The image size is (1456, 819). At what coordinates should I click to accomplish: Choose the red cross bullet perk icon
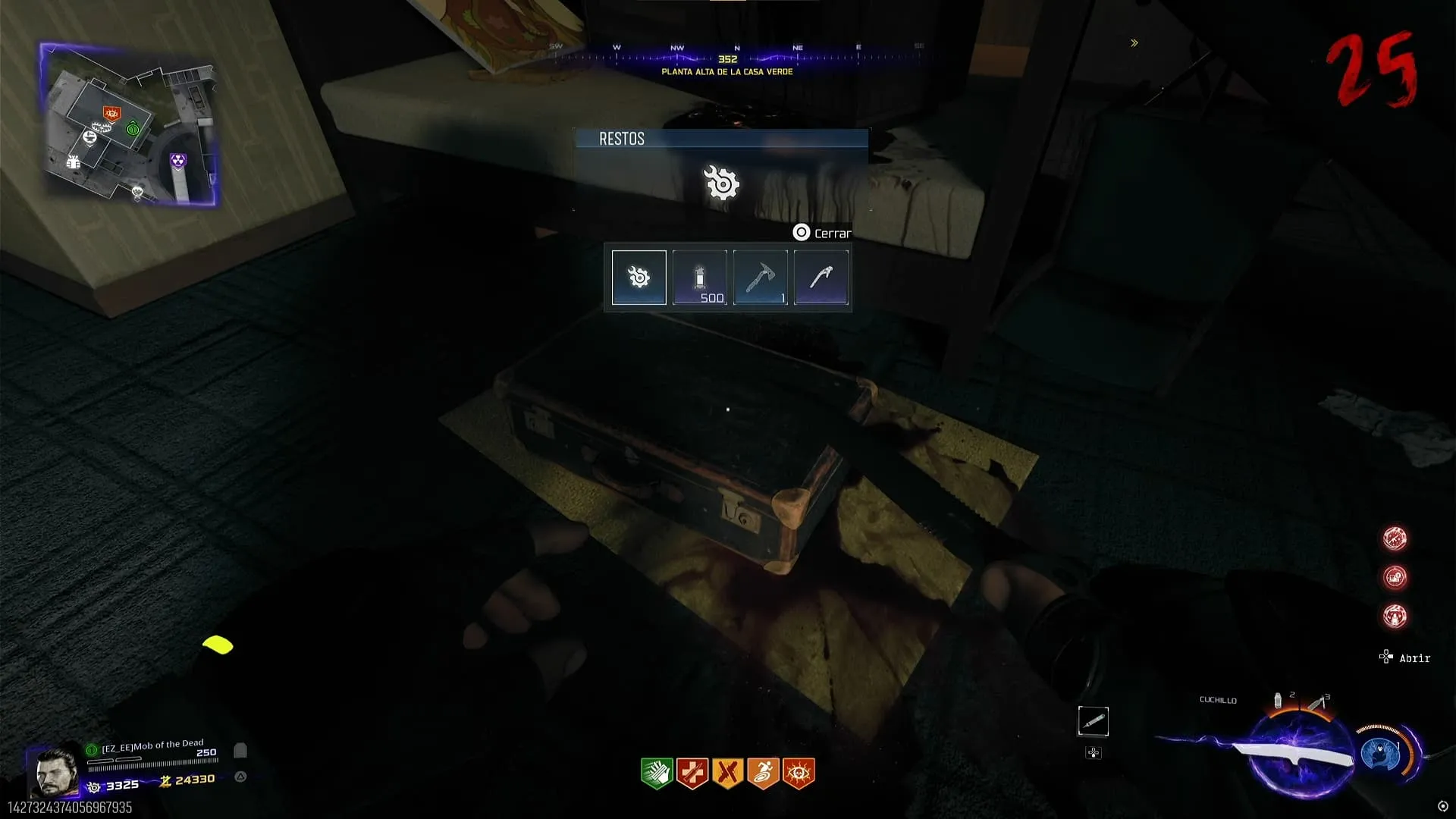[x=692, y=773]
